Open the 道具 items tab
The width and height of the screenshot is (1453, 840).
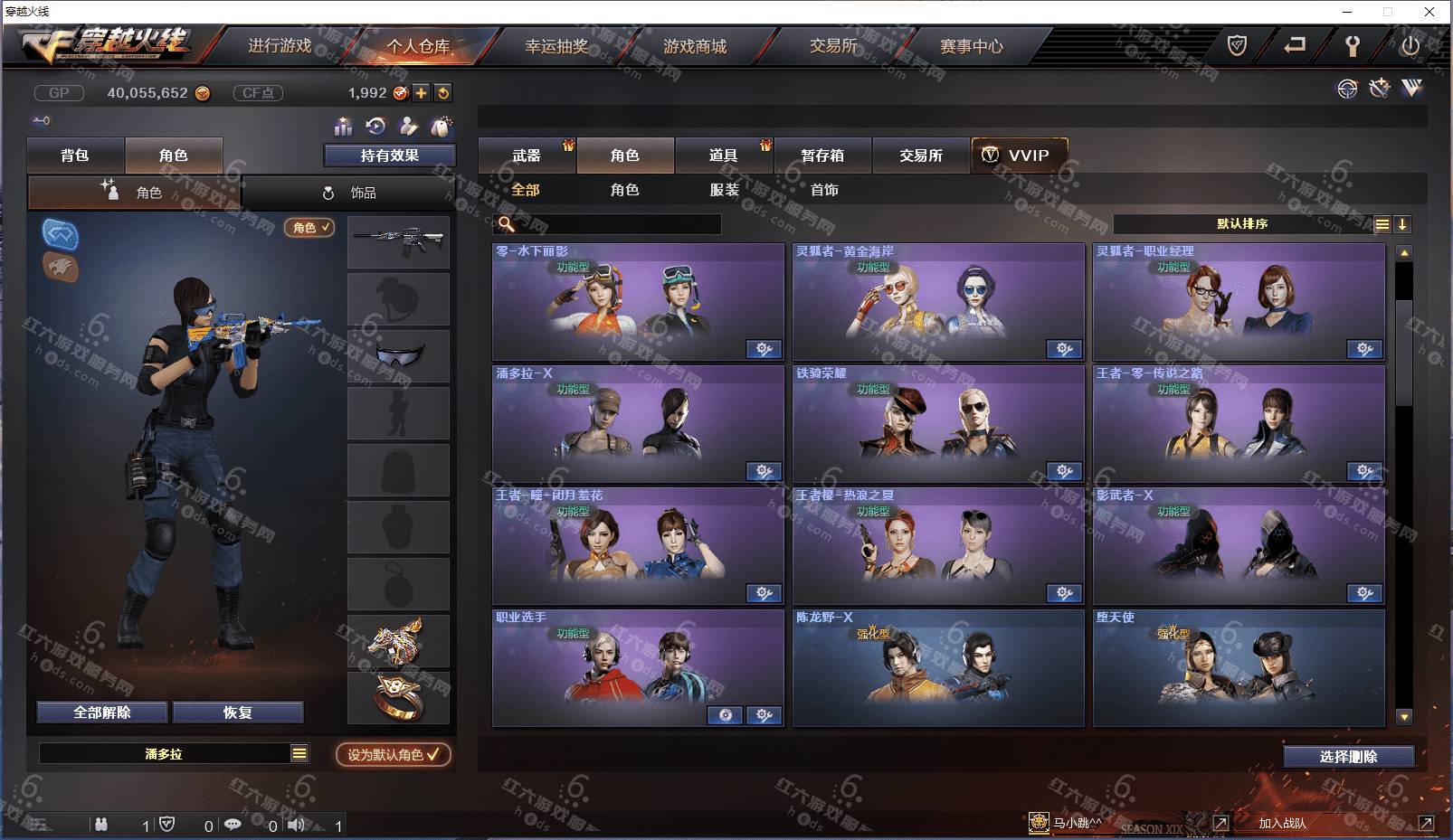pos(723,156)
